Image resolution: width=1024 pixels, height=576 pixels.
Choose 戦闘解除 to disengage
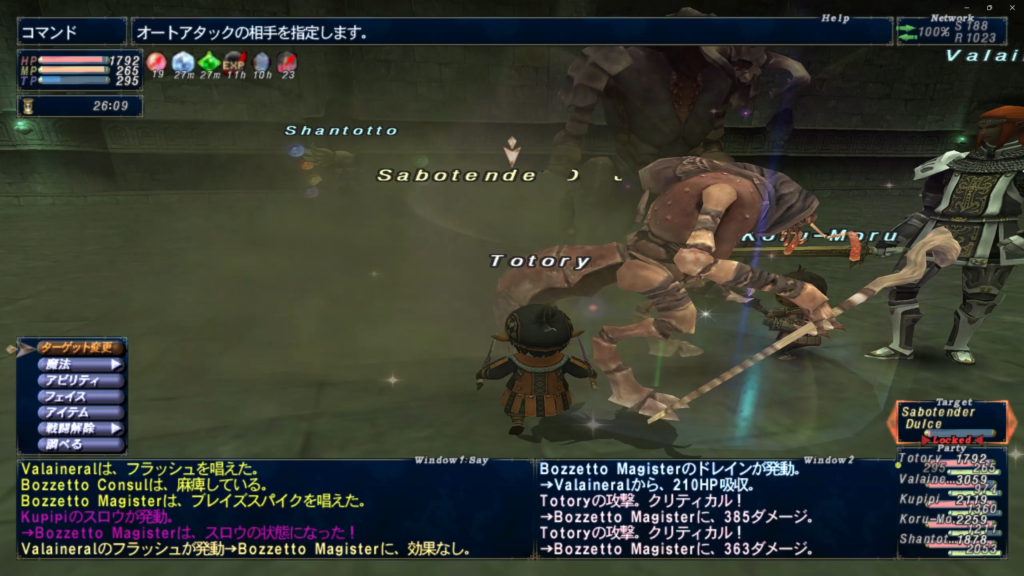point(80,428)
